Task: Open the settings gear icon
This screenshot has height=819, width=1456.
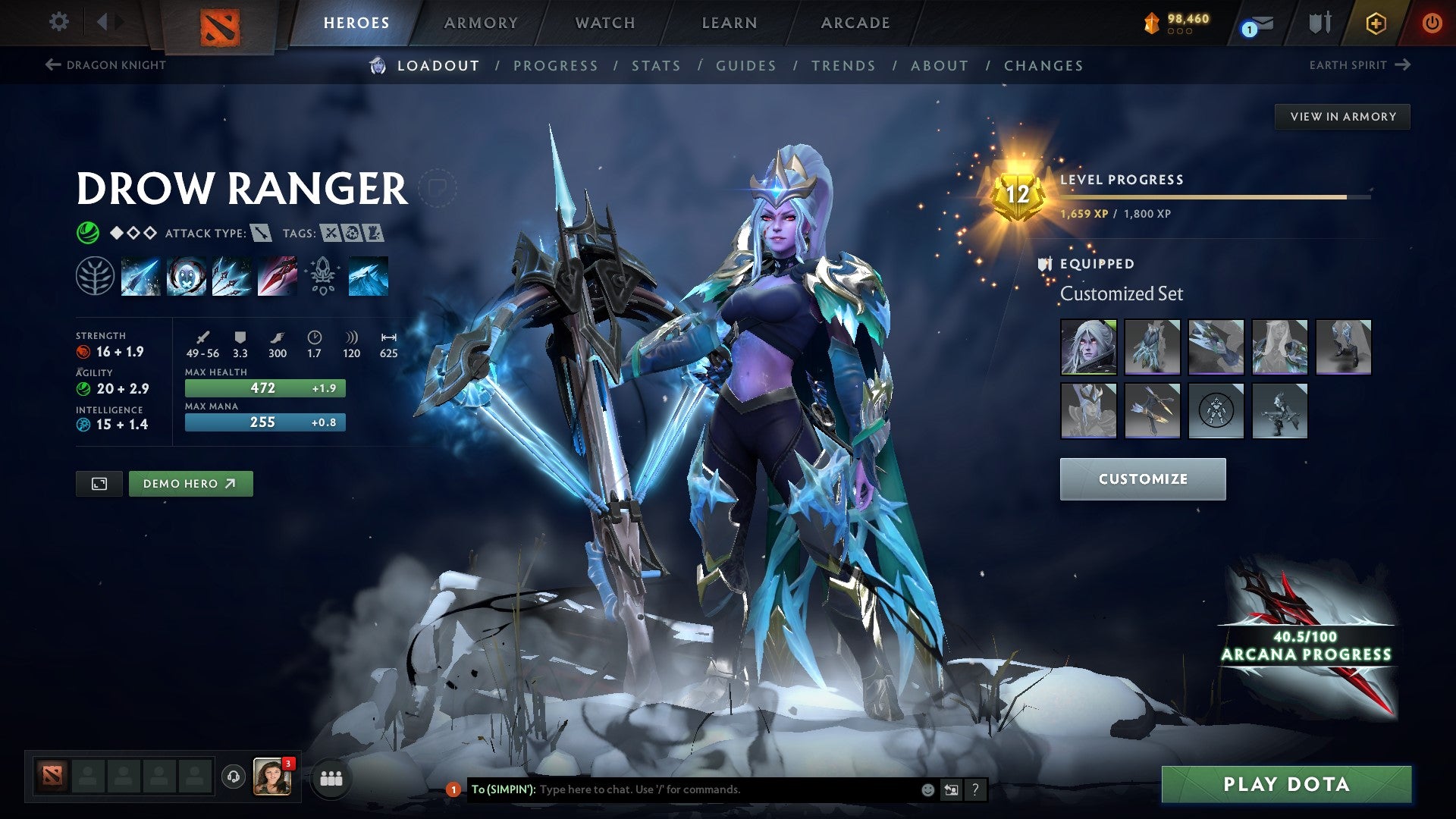Action: tap(58, 22)
